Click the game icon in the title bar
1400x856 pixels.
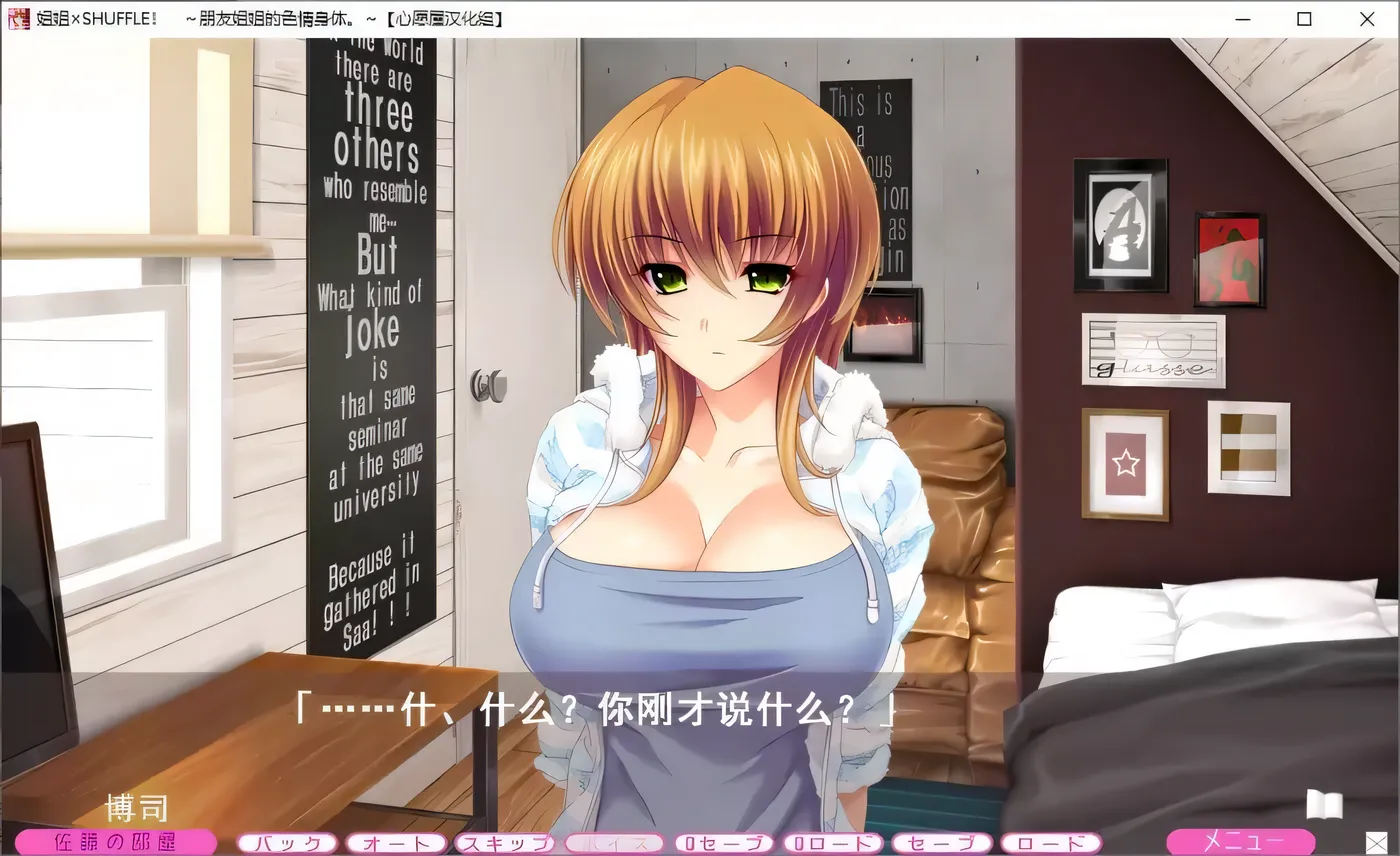point(16,18)
